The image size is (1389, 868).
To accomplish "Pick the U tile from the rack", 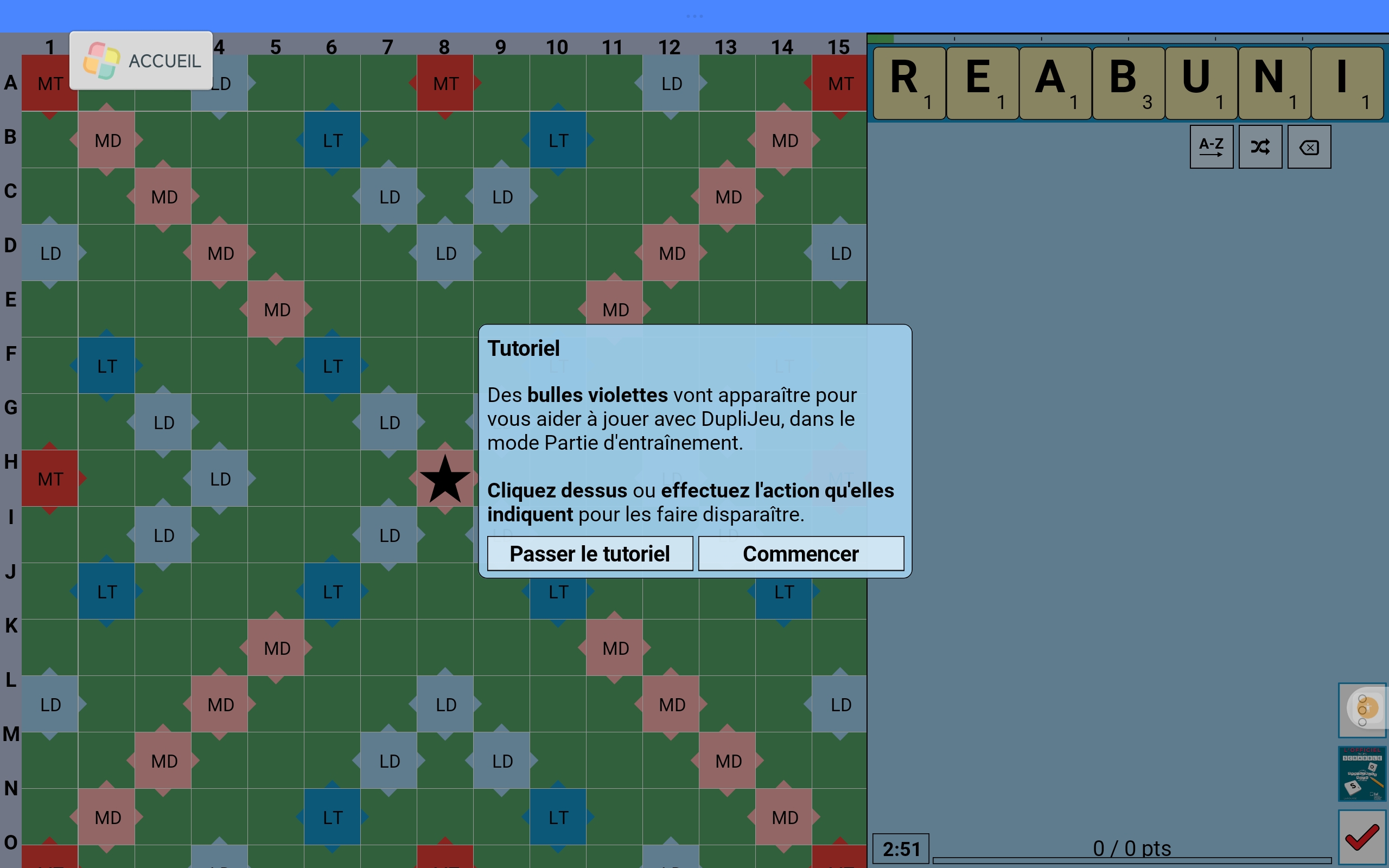I will [x=1201, y=82].
